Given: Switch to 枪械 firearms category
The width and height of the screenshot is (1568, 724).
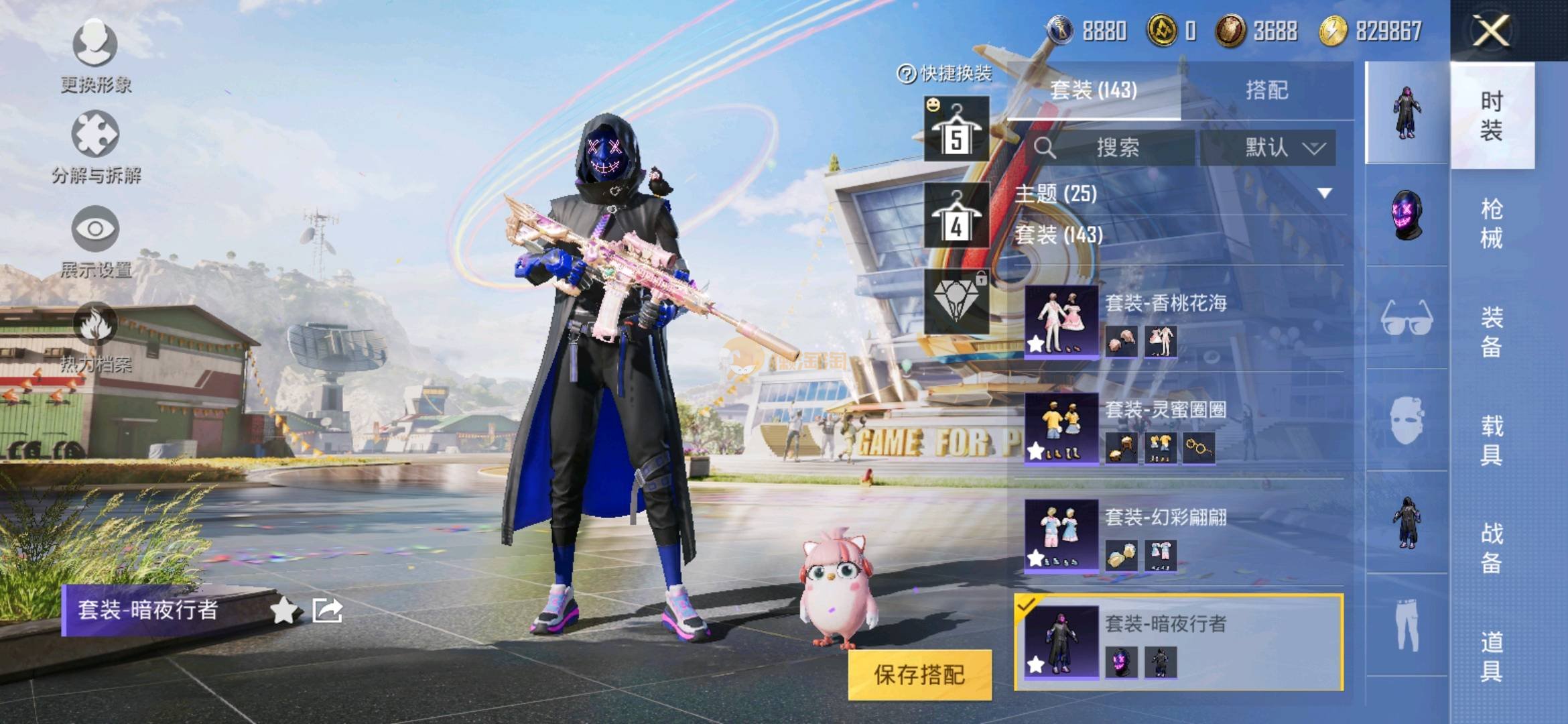Looking at the screenshot, I should pos(1492,223).
